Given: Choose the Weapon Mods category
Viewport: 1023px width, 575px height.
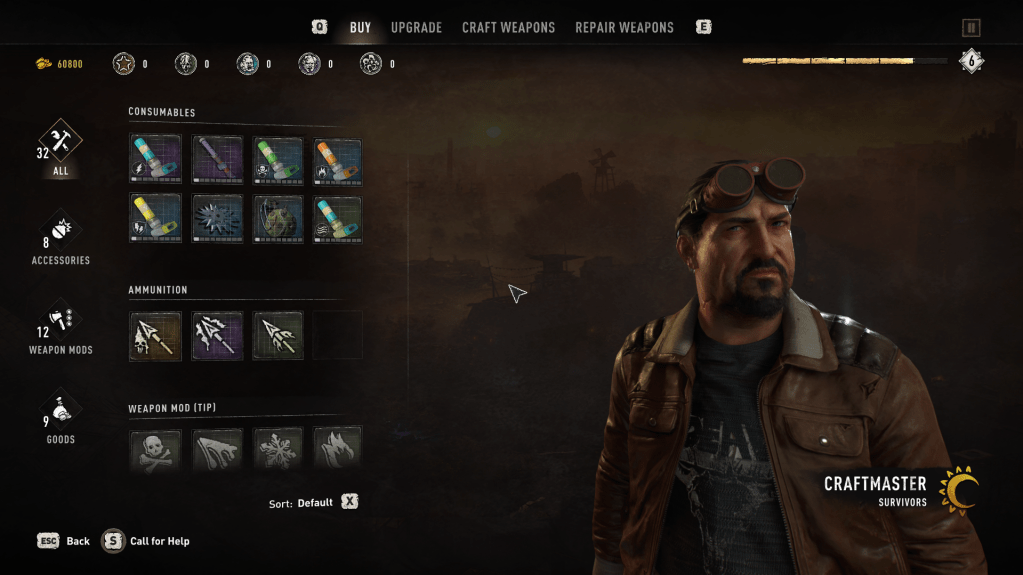Looking at the screenshot, I should tap(60, 327).
